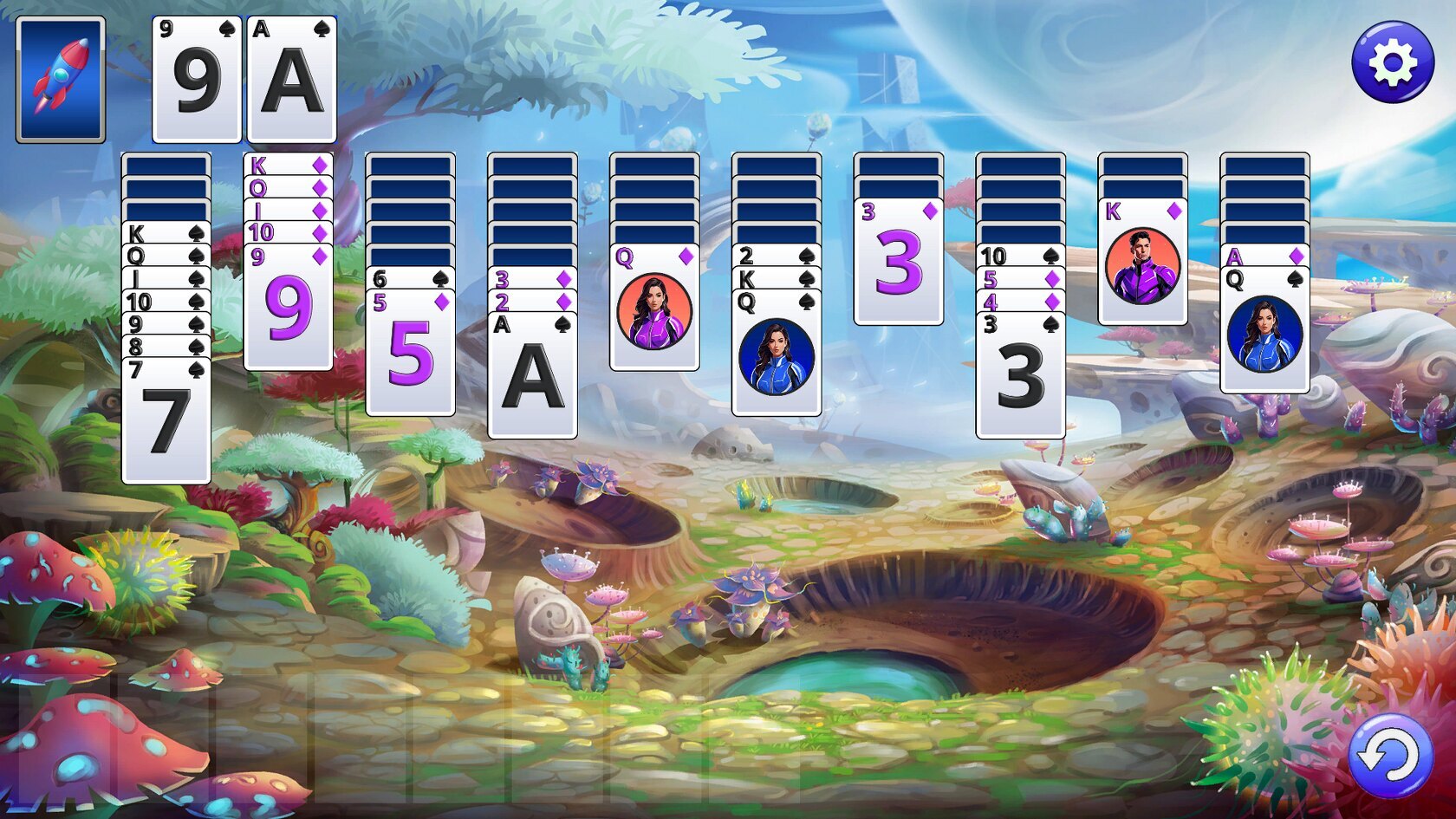Image resolution: width=1456 pixels, height=819 pixels.
Task: Pick the two of diamonds card
Action: pos(531,302)
